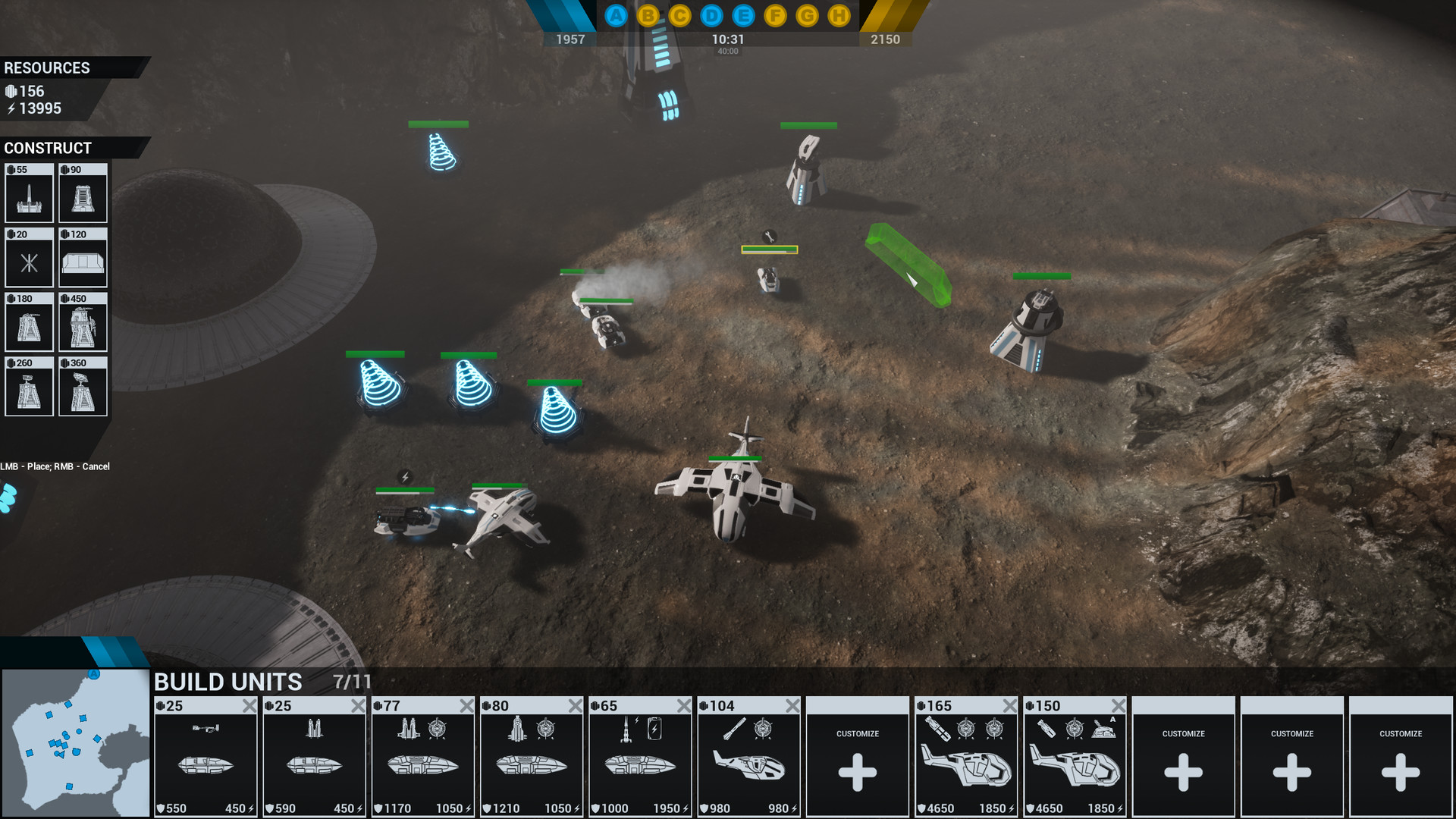Image resolution: width=1456 pixels, height=819 pixels.
Task: Choose the 90-cost building to construct
Action: 83,193
